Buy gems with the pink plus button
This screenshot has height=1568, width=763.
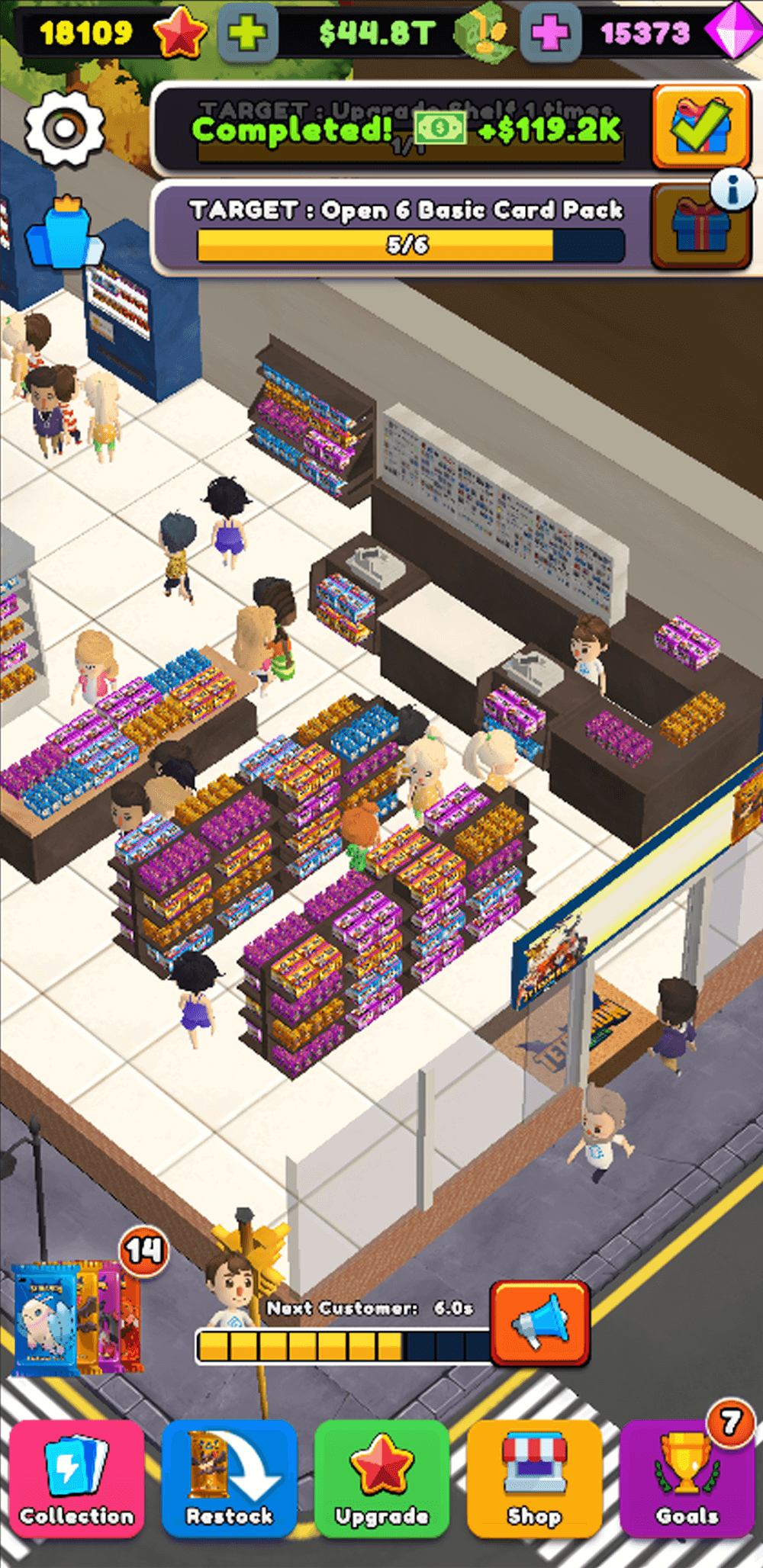click(x=550, y=34)
